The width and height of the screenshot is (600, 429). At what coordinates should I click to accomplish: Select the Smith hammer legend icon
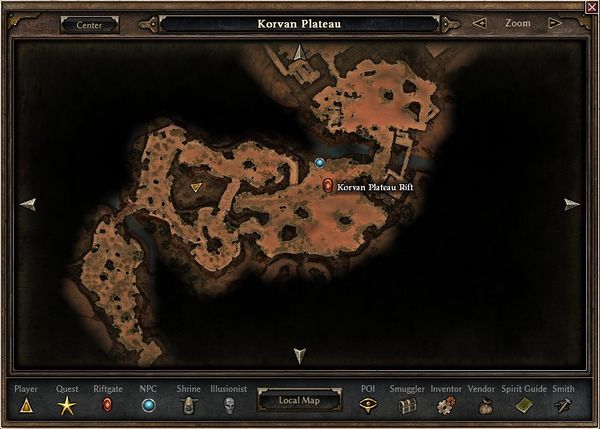(x=563, y=405)
